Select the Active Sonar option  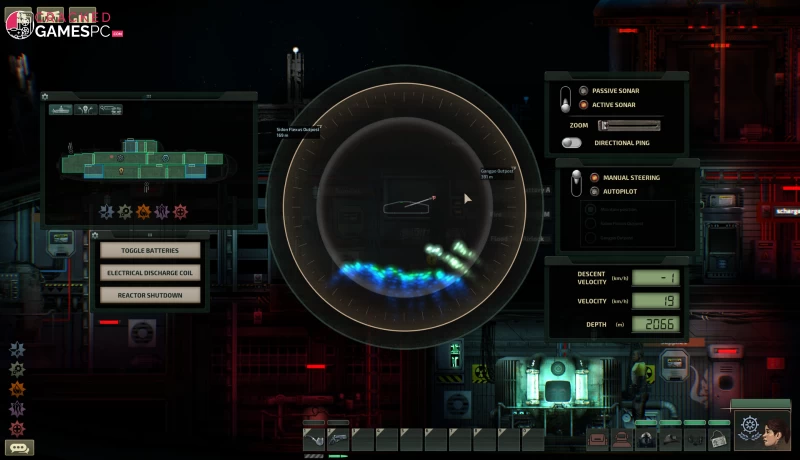583,104
